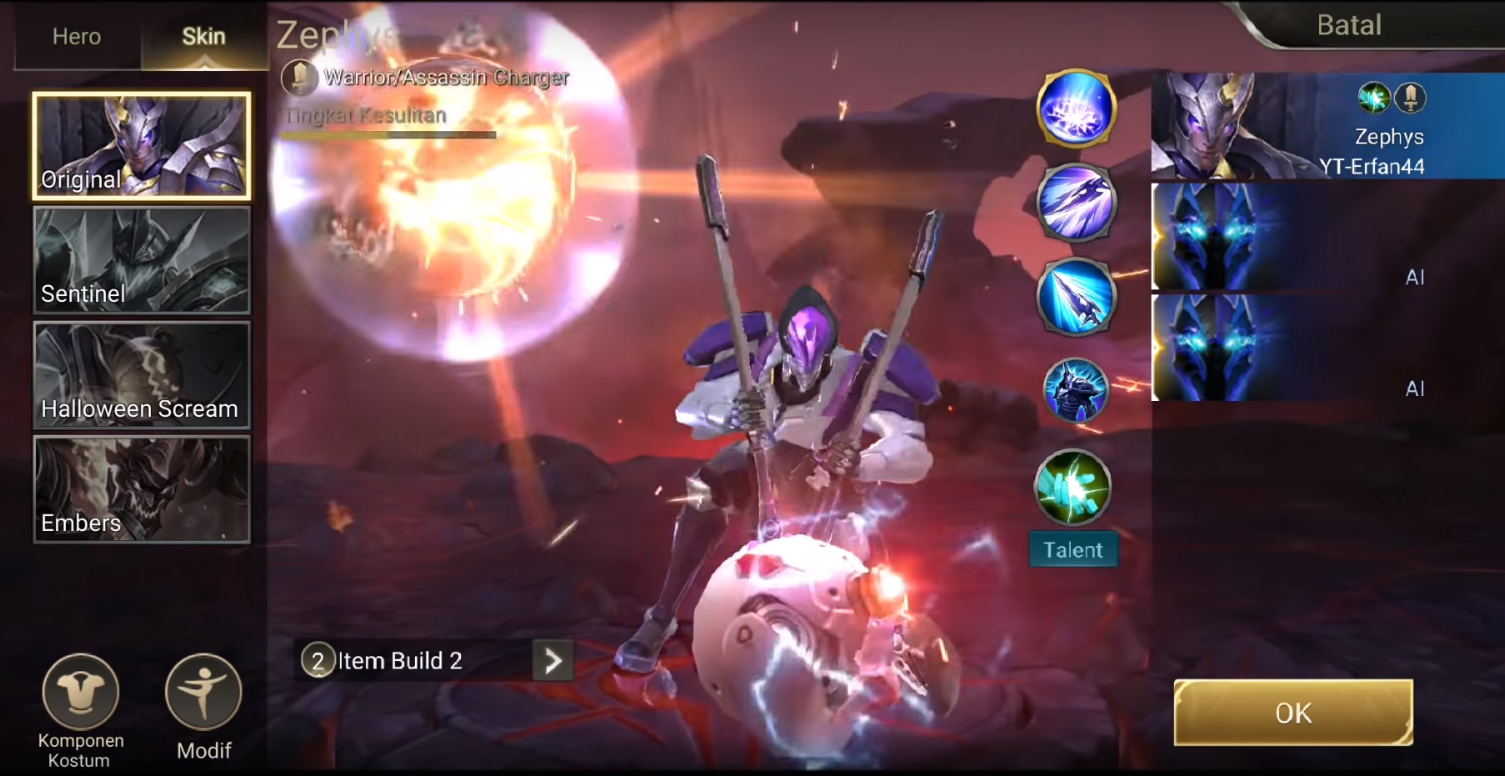Image resolution: width=1505 pixels, height=776 pixels.
Task: Confirm selection with the OK button
Action: click(x=1293, y=713)
